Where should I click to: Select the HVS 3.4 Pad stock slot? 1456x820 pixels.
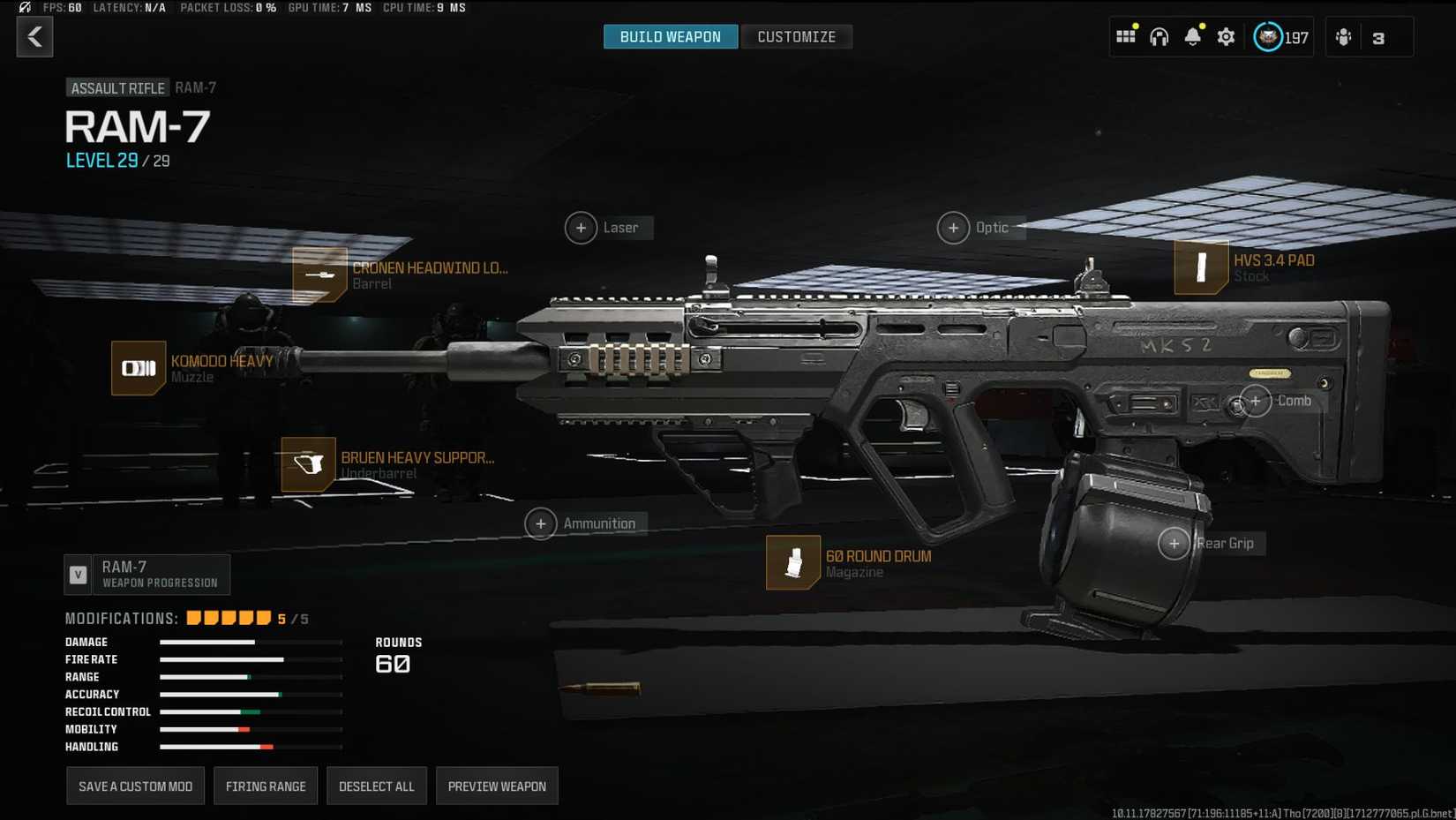(x=1200, y=267)
